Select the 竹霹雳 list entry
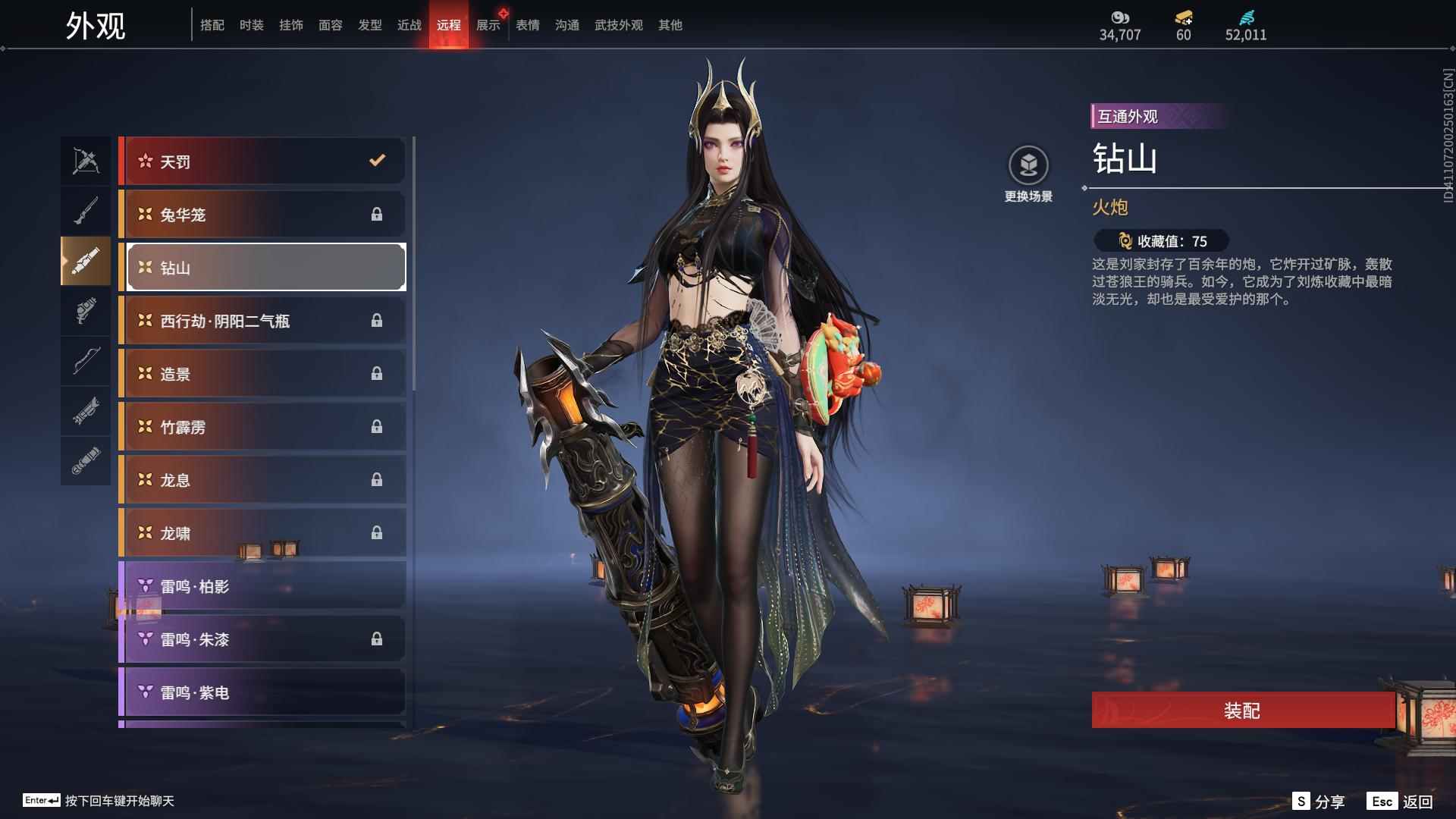This screenshot has width=1456, height=819. (262, 426)
